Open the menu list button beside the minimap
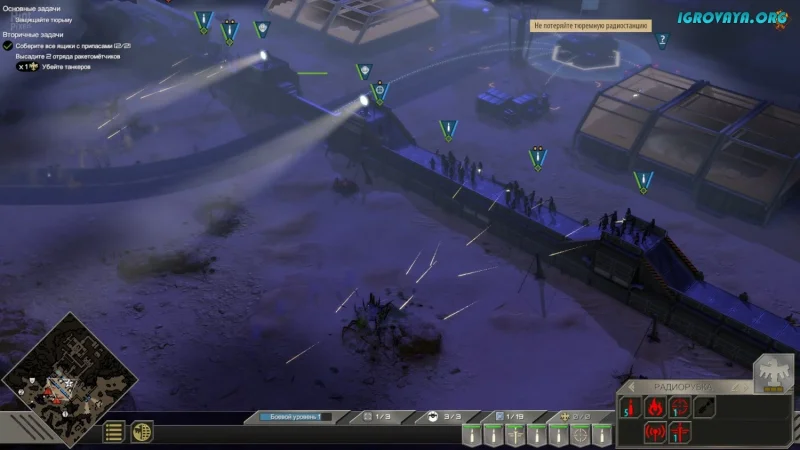Screen dimensions: 800x450 coord(115,432)
